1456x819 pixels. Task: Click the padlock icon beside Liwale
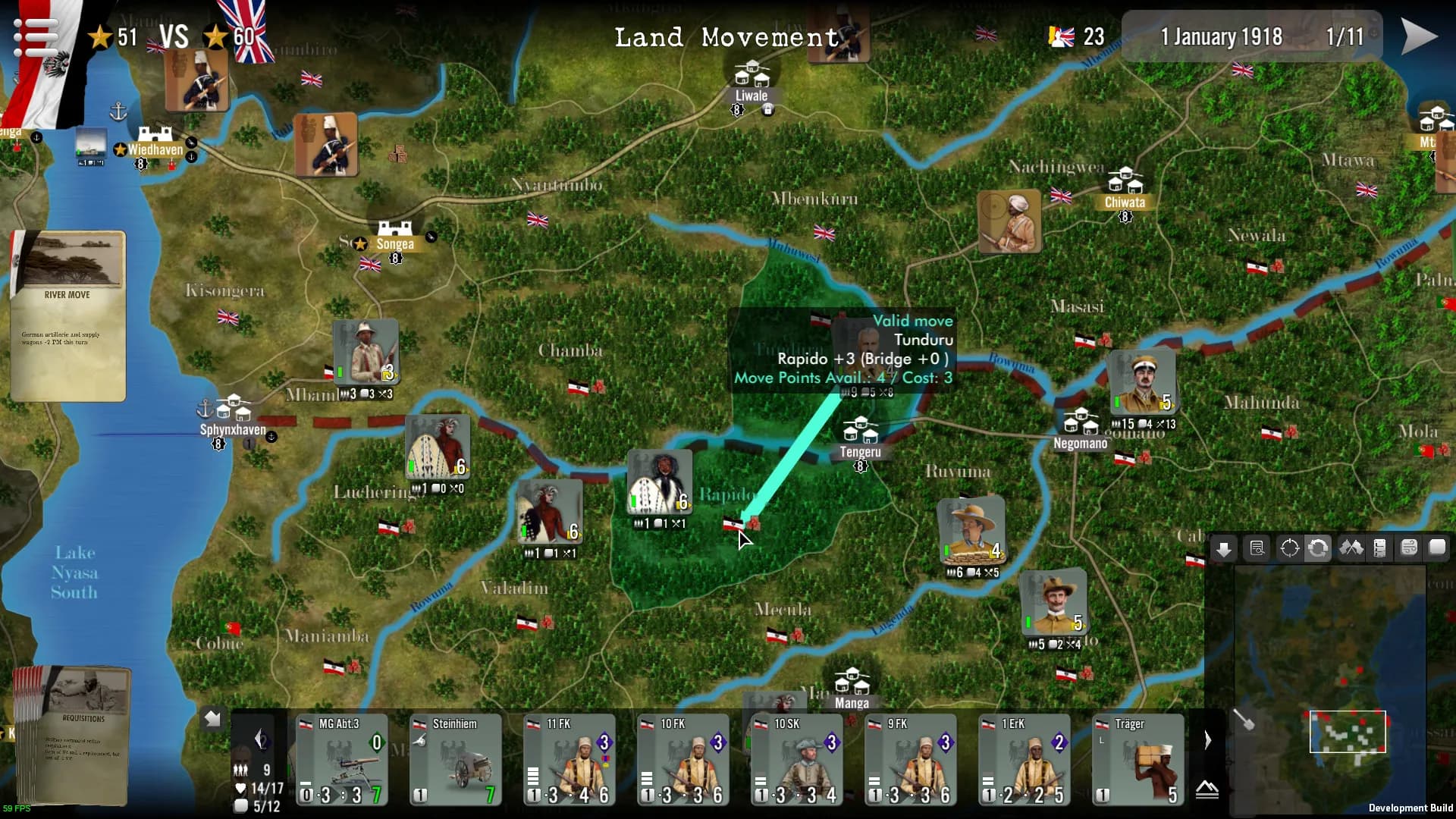click(x=767, y=108)
